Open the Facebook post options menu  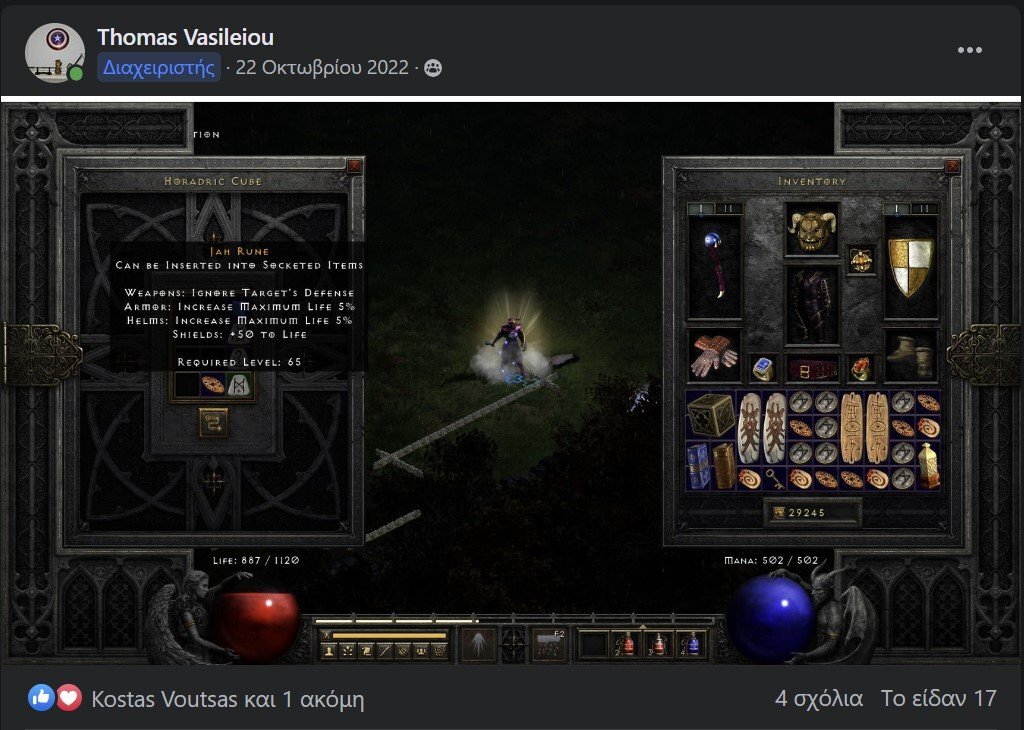[969, 50]
